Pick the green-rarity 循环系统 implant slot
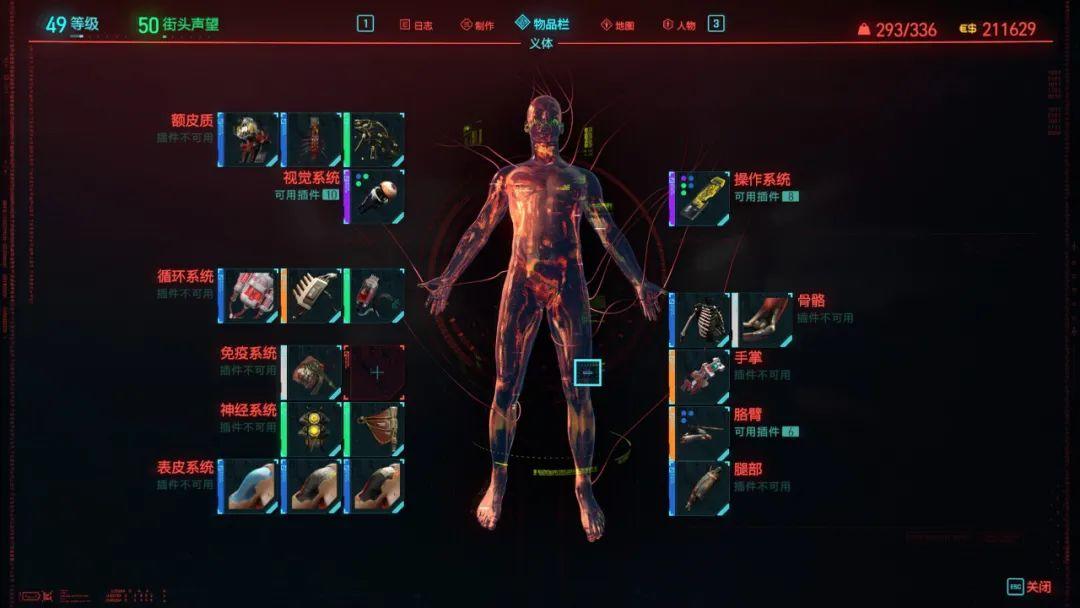The height and width of the screenshot is (608, 1080). pyautogui.click(x=375, y=295)
